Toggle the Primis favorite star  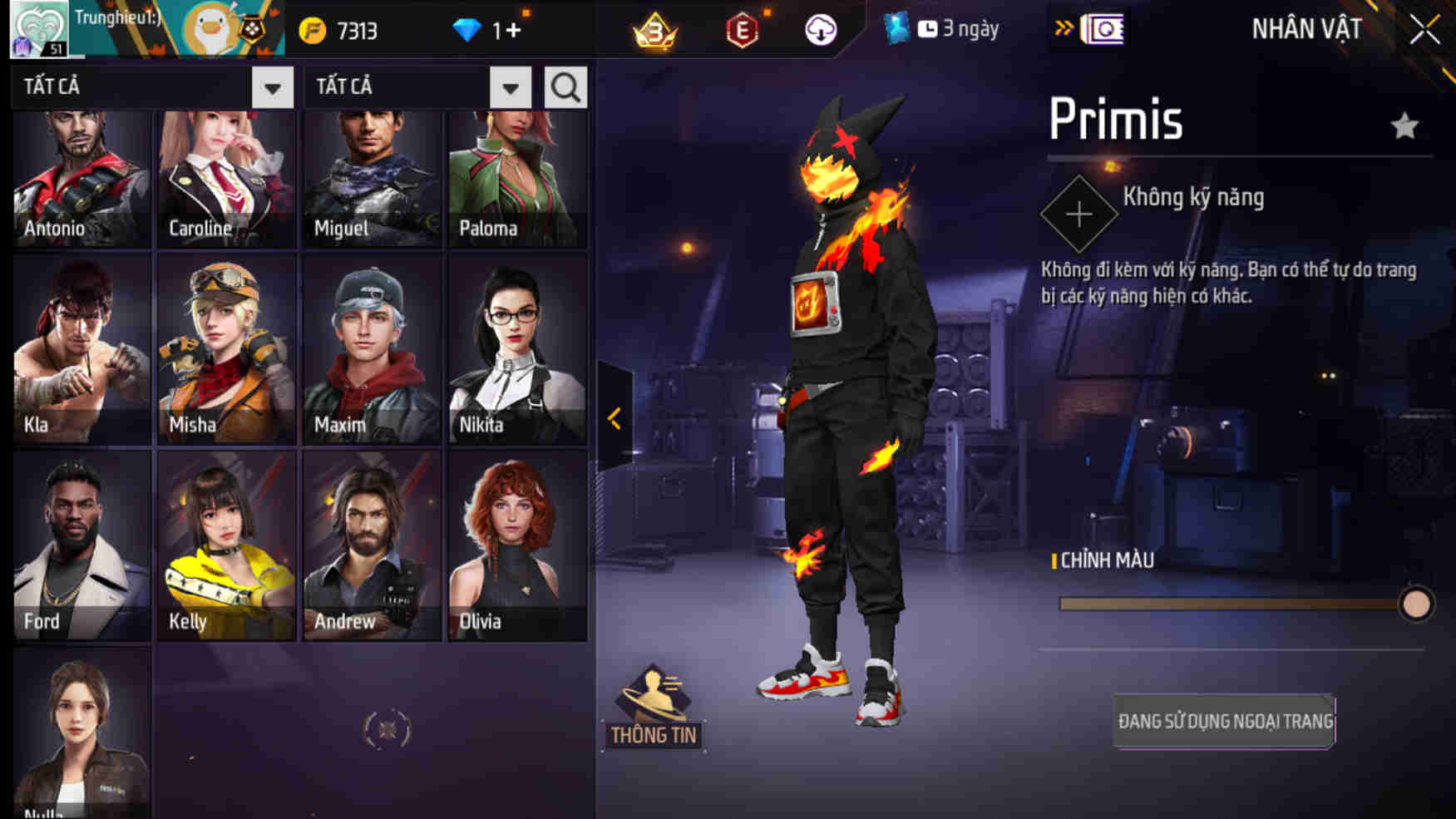tap(1405, 126)
